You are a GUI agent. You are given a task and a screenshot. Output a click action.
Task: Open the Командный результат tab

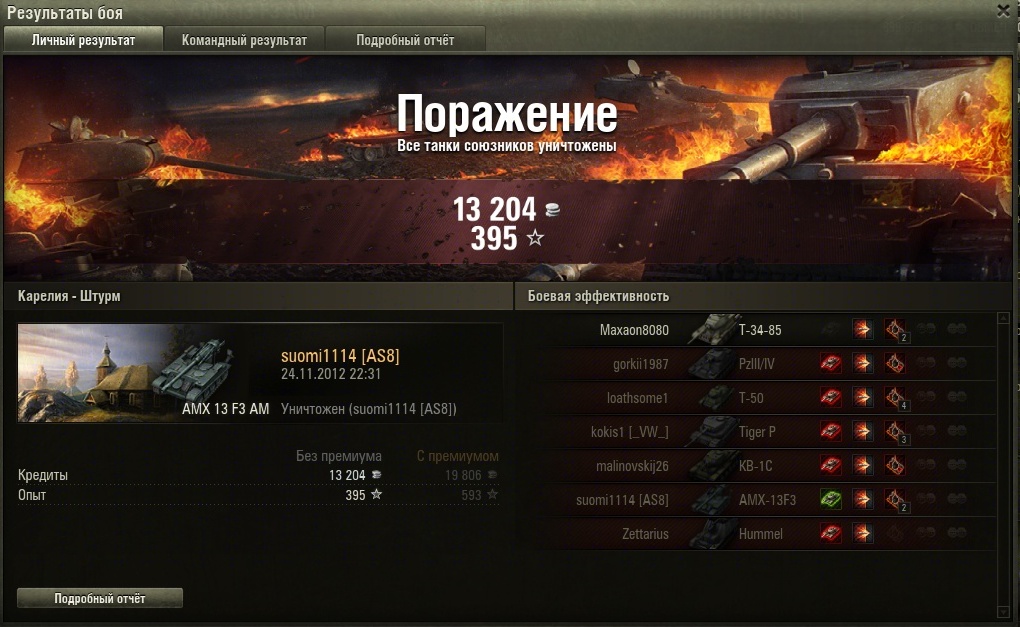[244, 40]
